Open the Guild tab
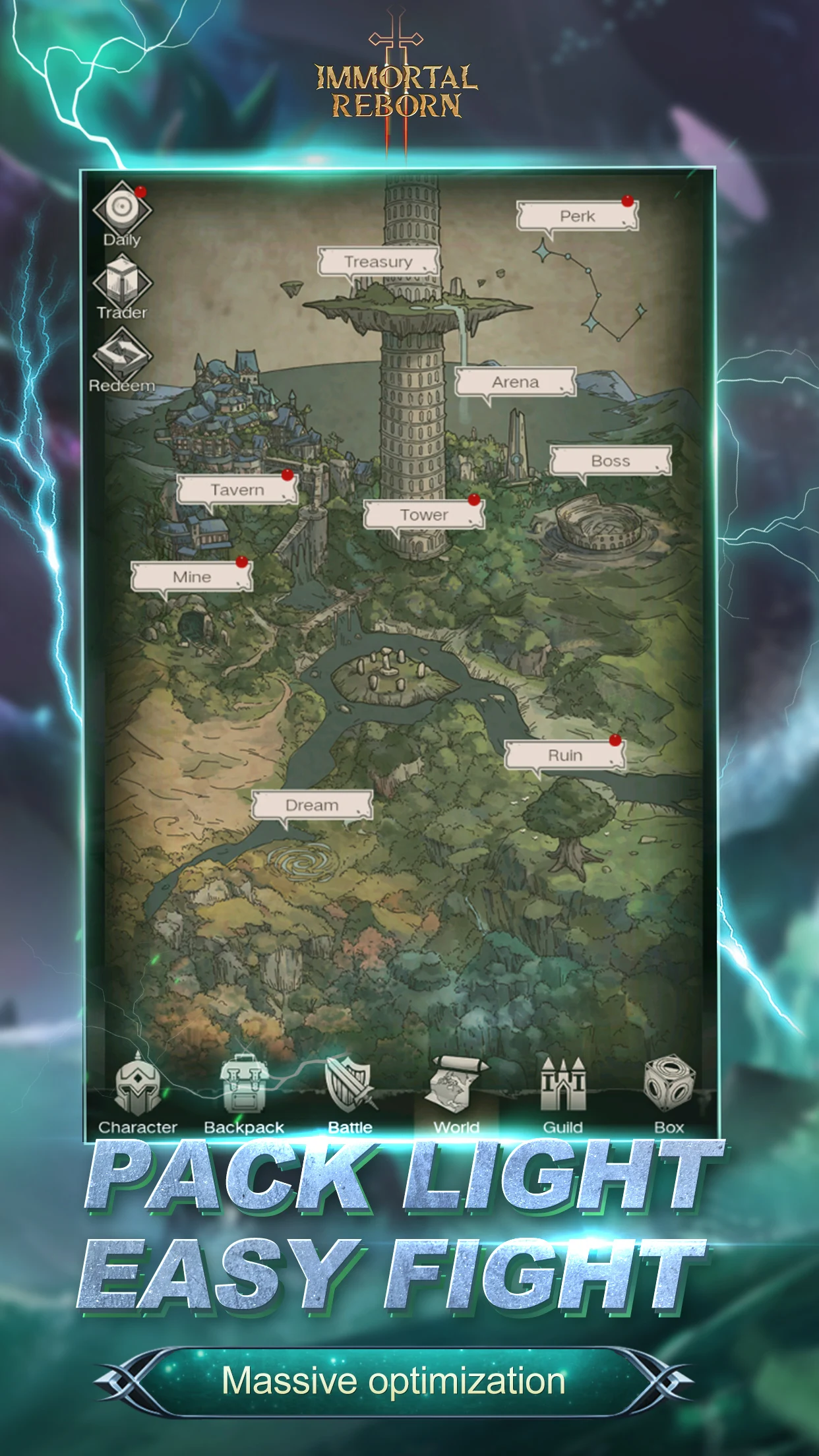This screenshot has height=1456, width=819. coord(562,1095)
